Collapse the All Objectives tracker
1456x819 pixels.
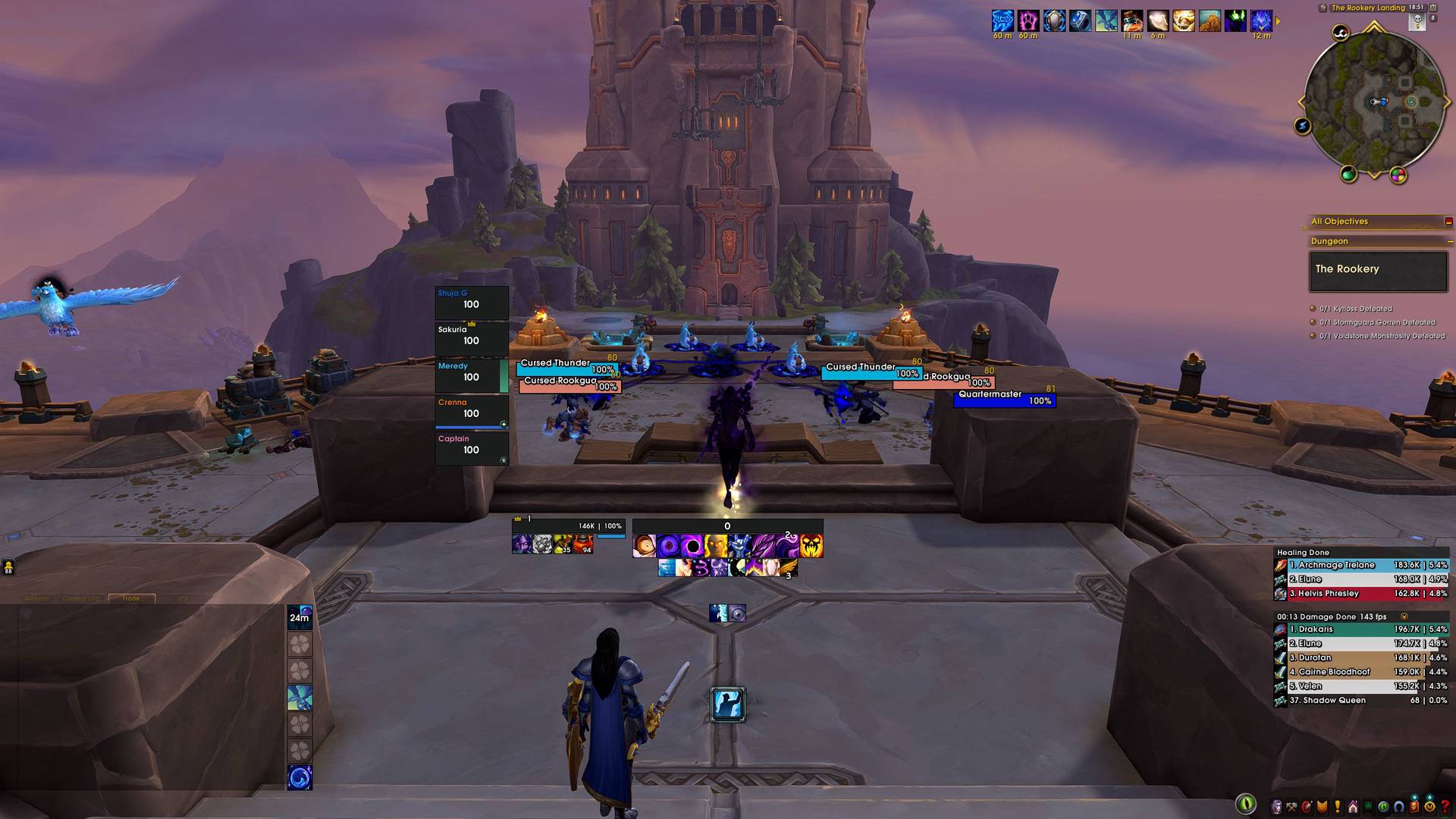click(1448, 221)
